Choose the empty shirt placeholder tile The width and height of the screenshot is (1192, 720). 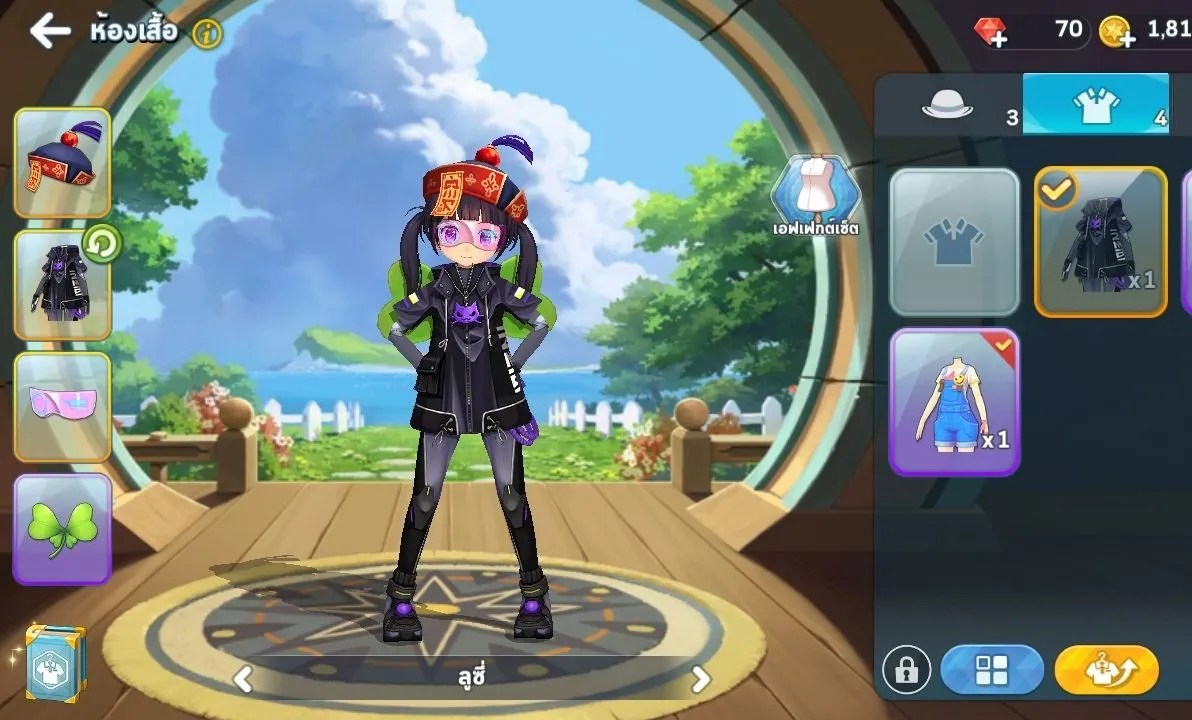pos(954,242)
